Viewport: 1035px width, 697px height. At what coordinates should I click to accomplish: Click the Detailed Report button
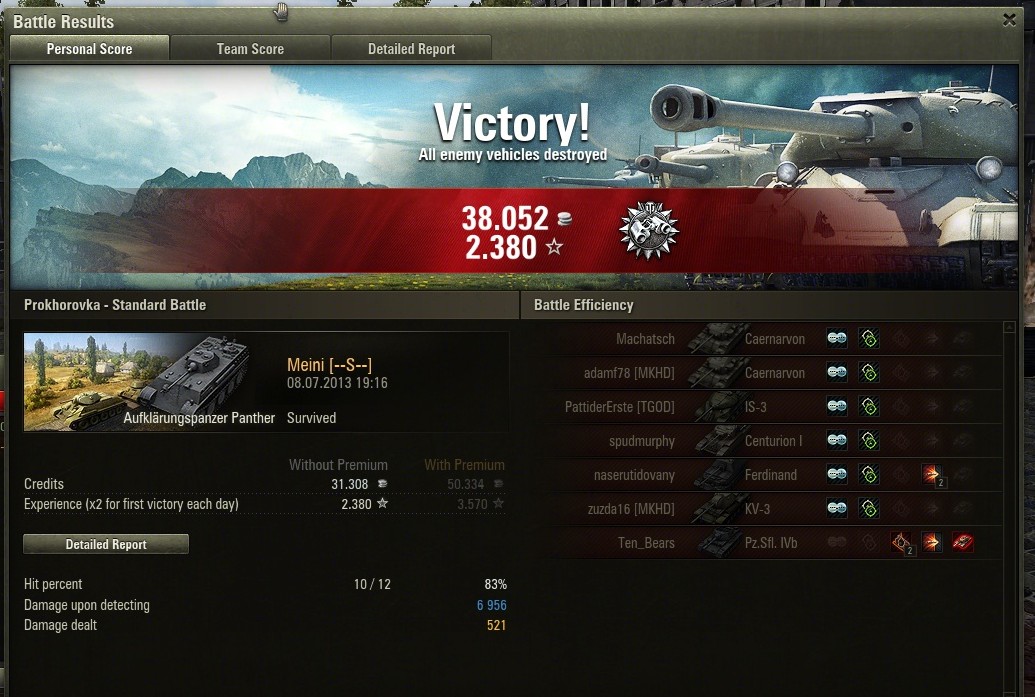pos(106,544)
